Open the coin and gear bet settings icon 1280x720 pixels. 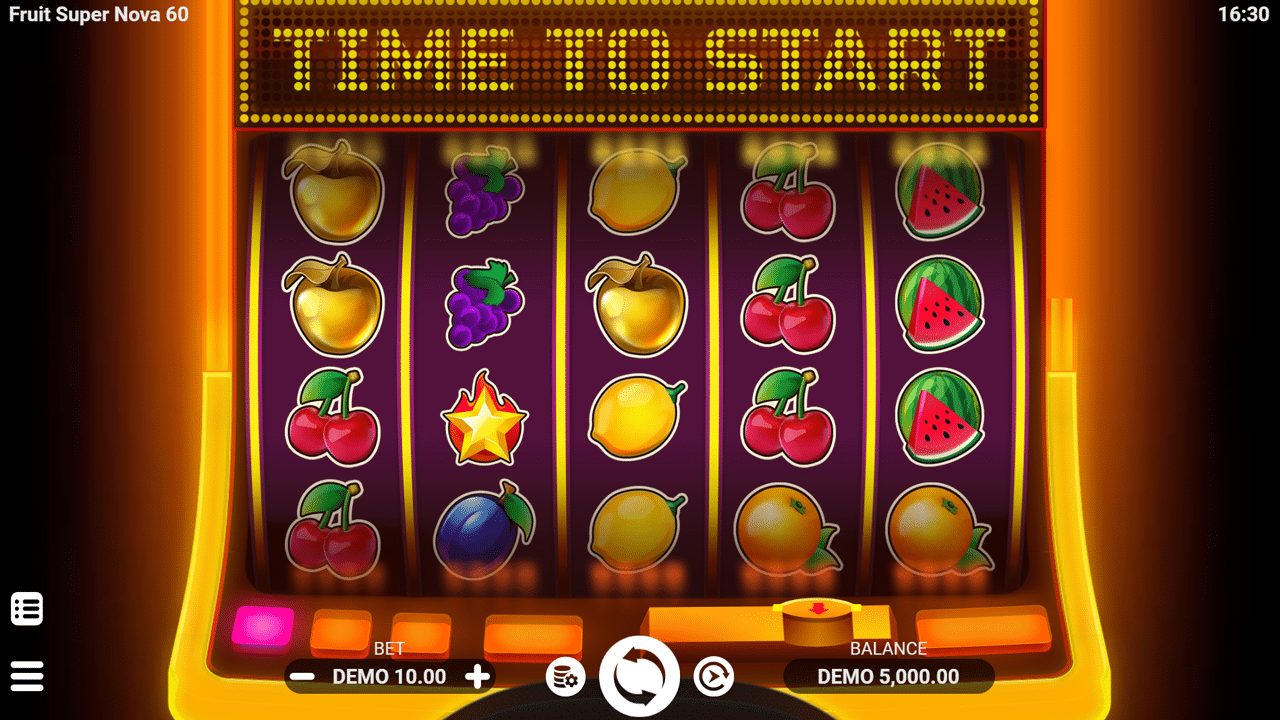[566, 676]
